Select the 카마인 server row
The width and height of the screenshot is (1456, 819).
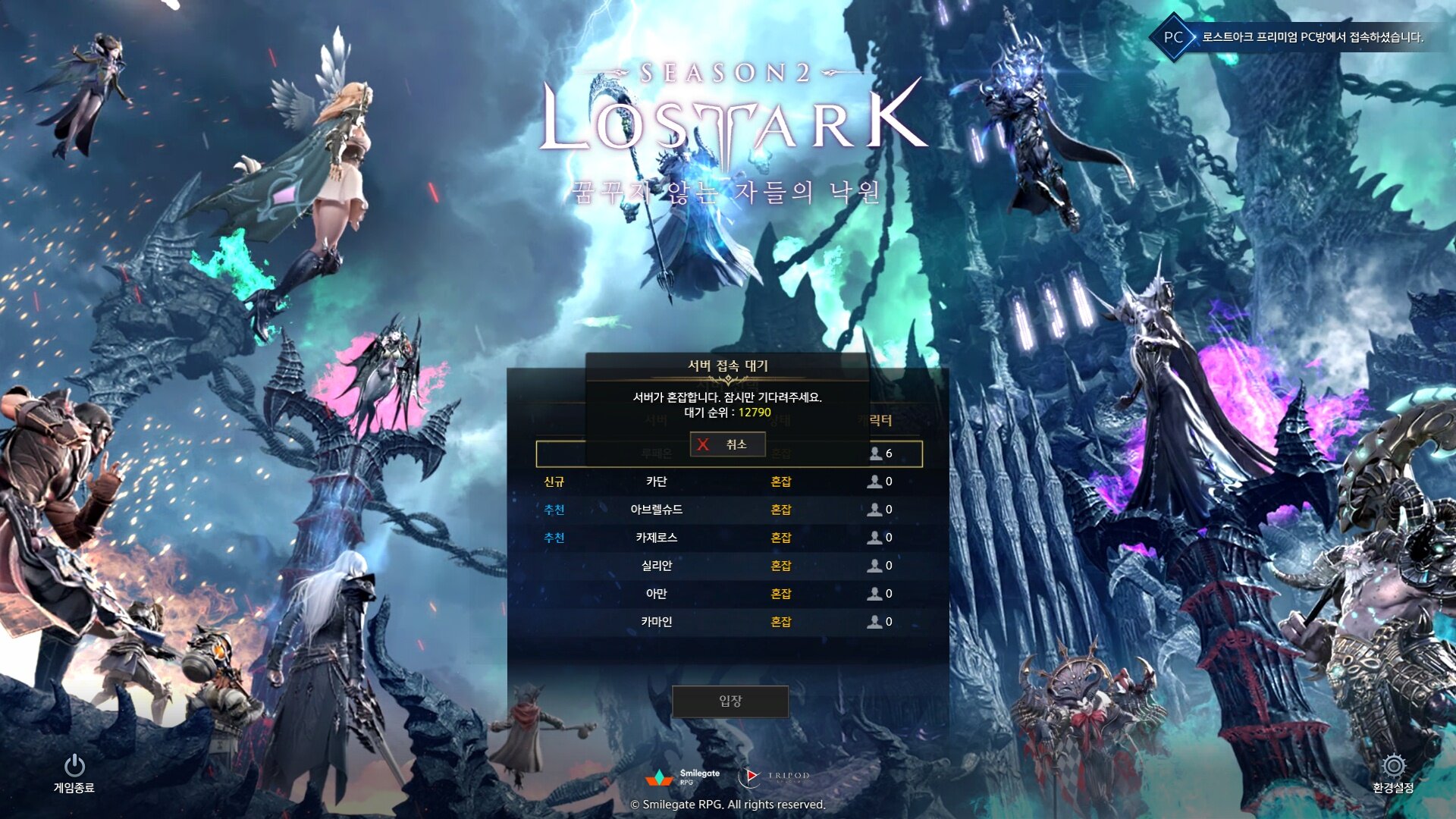(656, 622)
